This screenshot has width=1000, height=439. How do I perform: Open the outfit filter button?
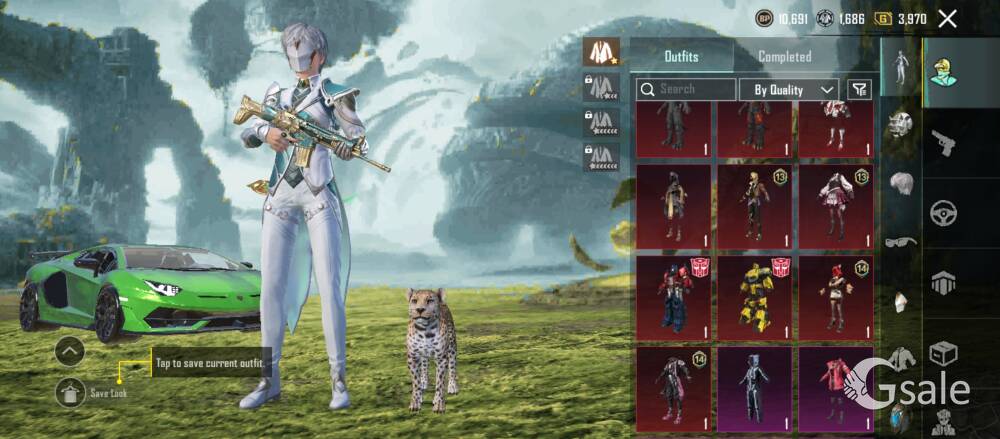pyautogui.click(x=859, y=89)
